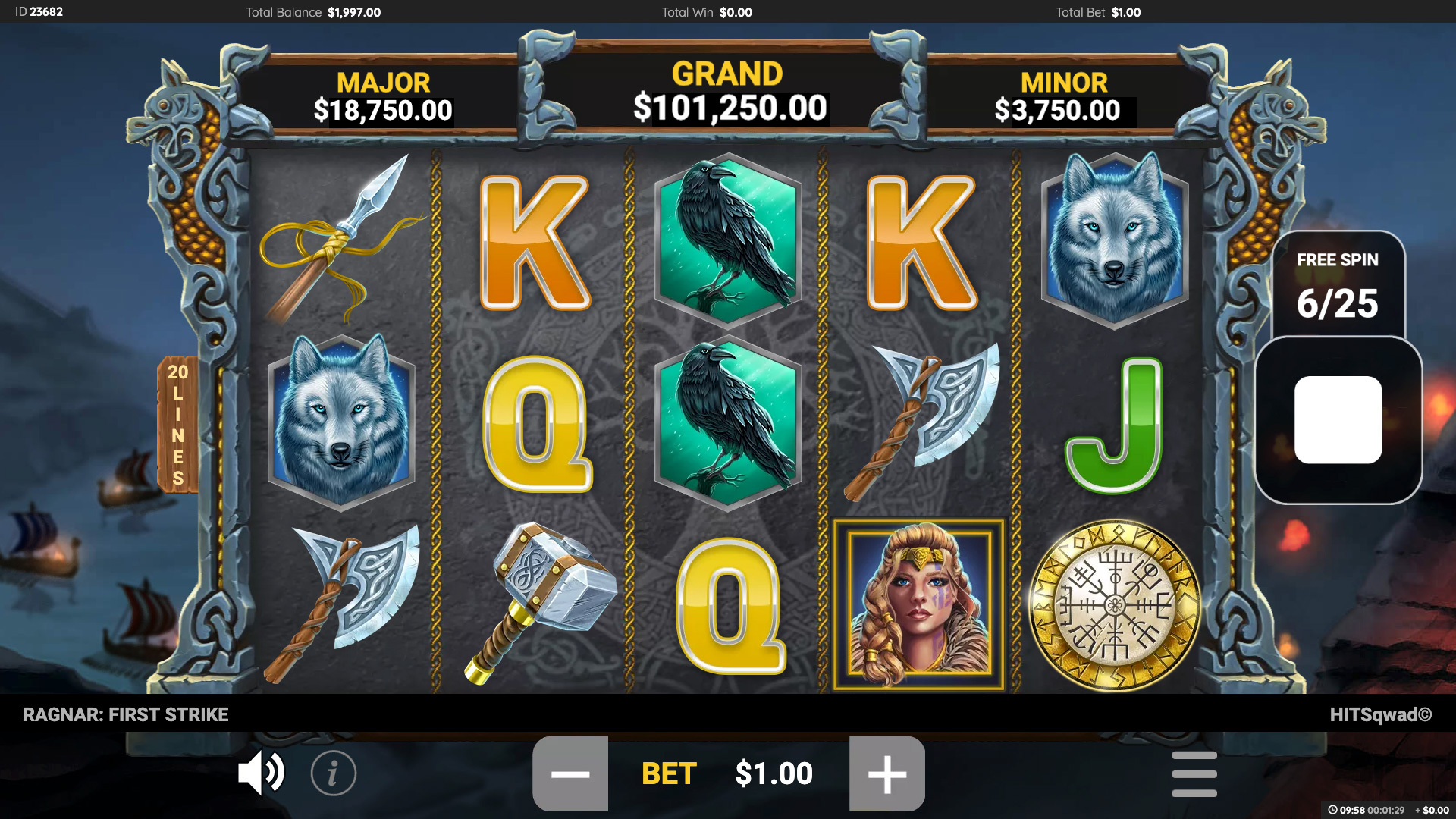The width and height of the screenshot is (1456, 819).
Task: Click the RAGNAR: FIRST STRIKE title text
Action: 126,714
